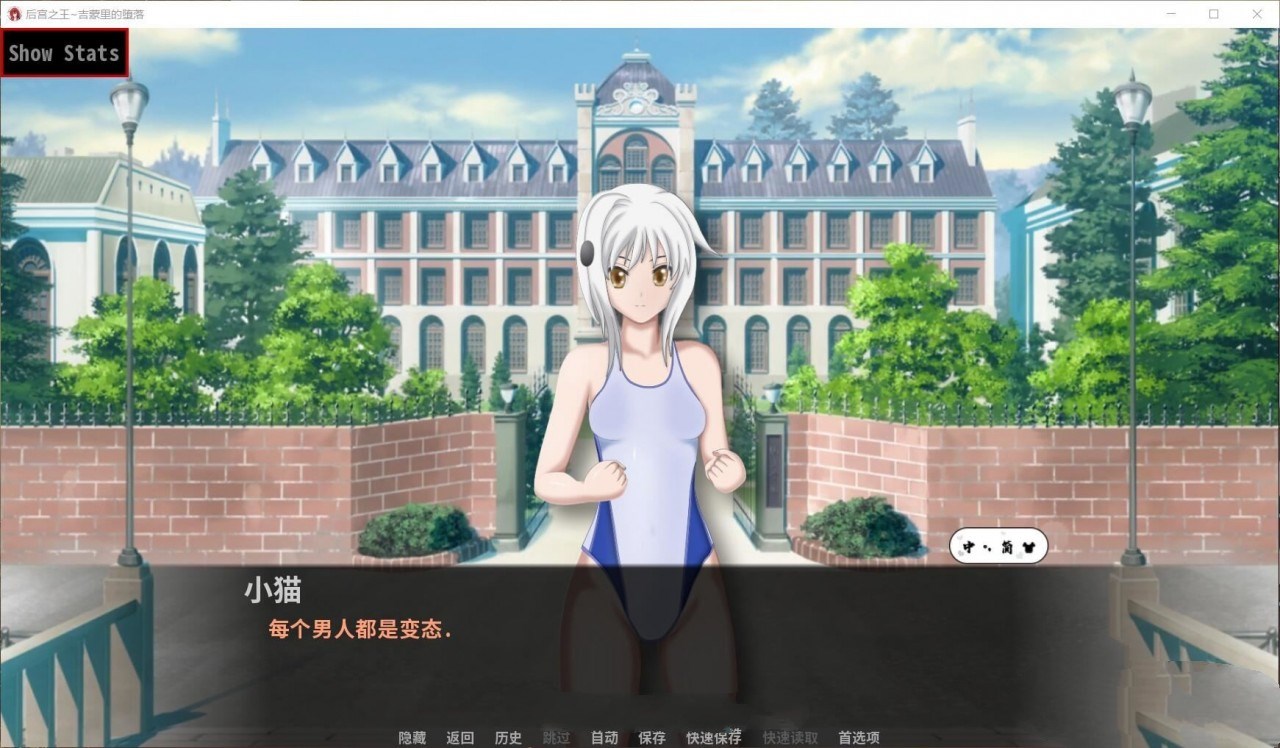This screenshot has width=1280, height=748.
Task: Enable Auto mode via 自动
Action: click(x=604, y=737)
